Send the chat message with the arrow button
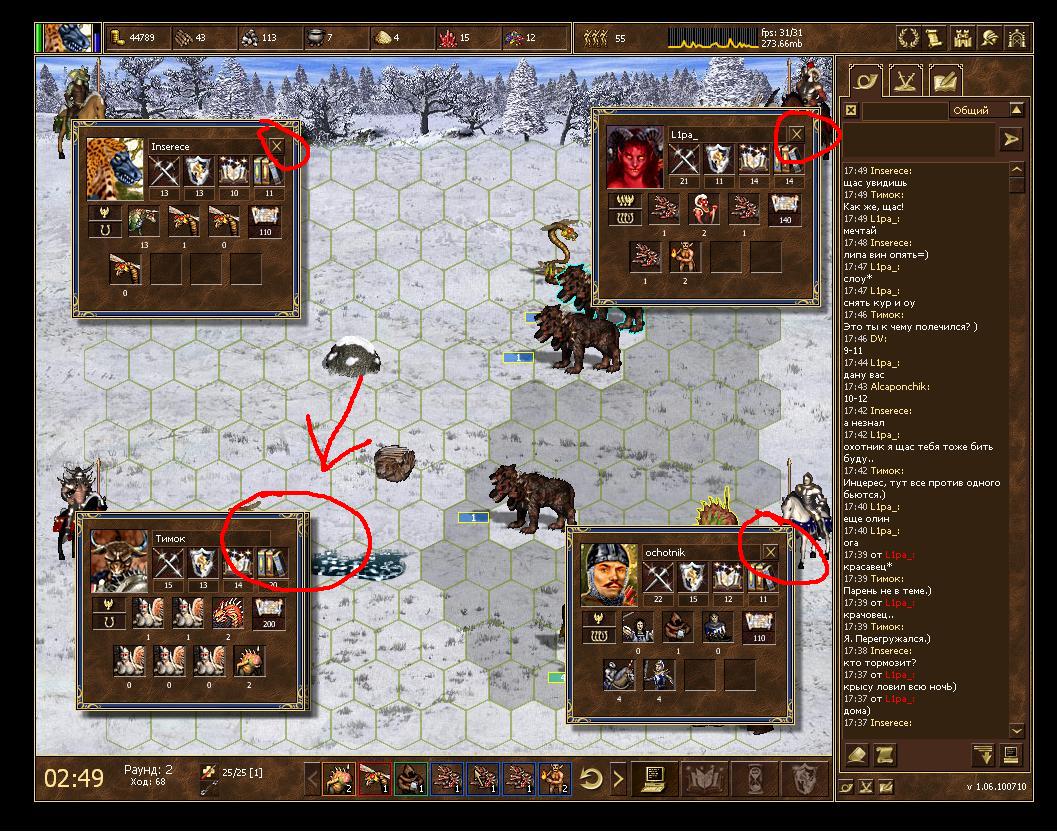 pyautogui.click(x=1011, y=140)
